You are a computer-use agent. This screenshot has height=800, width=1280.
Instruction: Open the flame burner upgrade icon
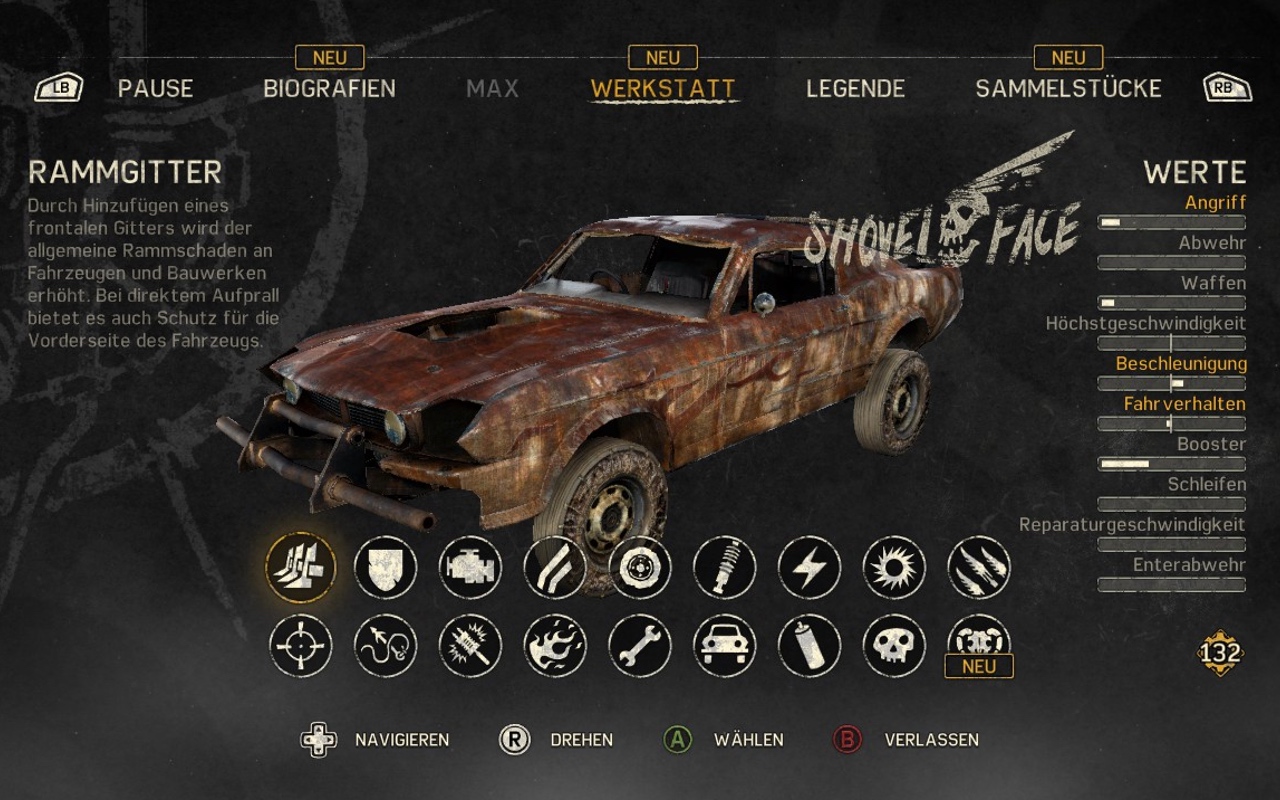[555, 645]
